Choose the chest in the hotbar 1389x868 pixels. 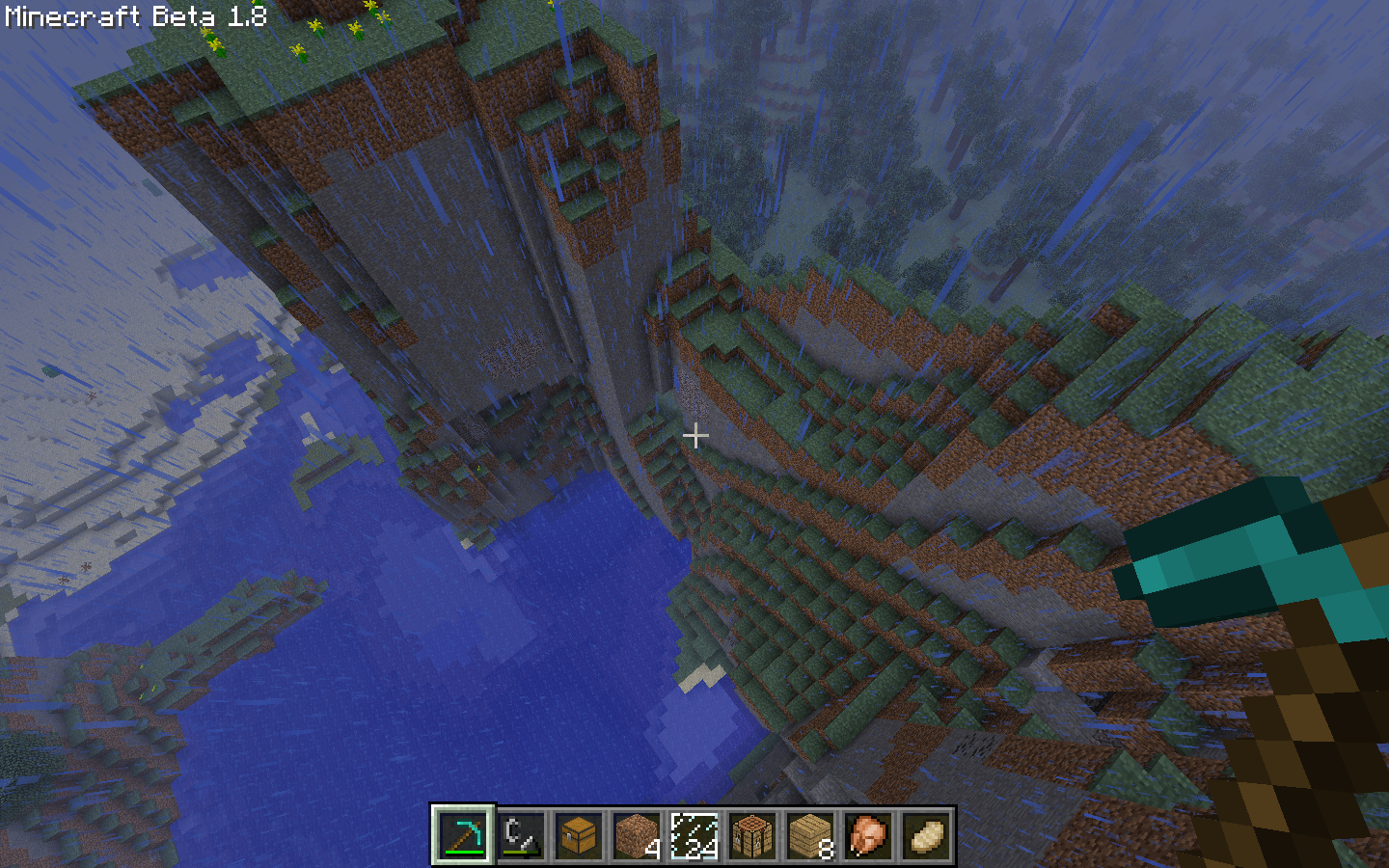pyautogui.click(x=579, y=835)
